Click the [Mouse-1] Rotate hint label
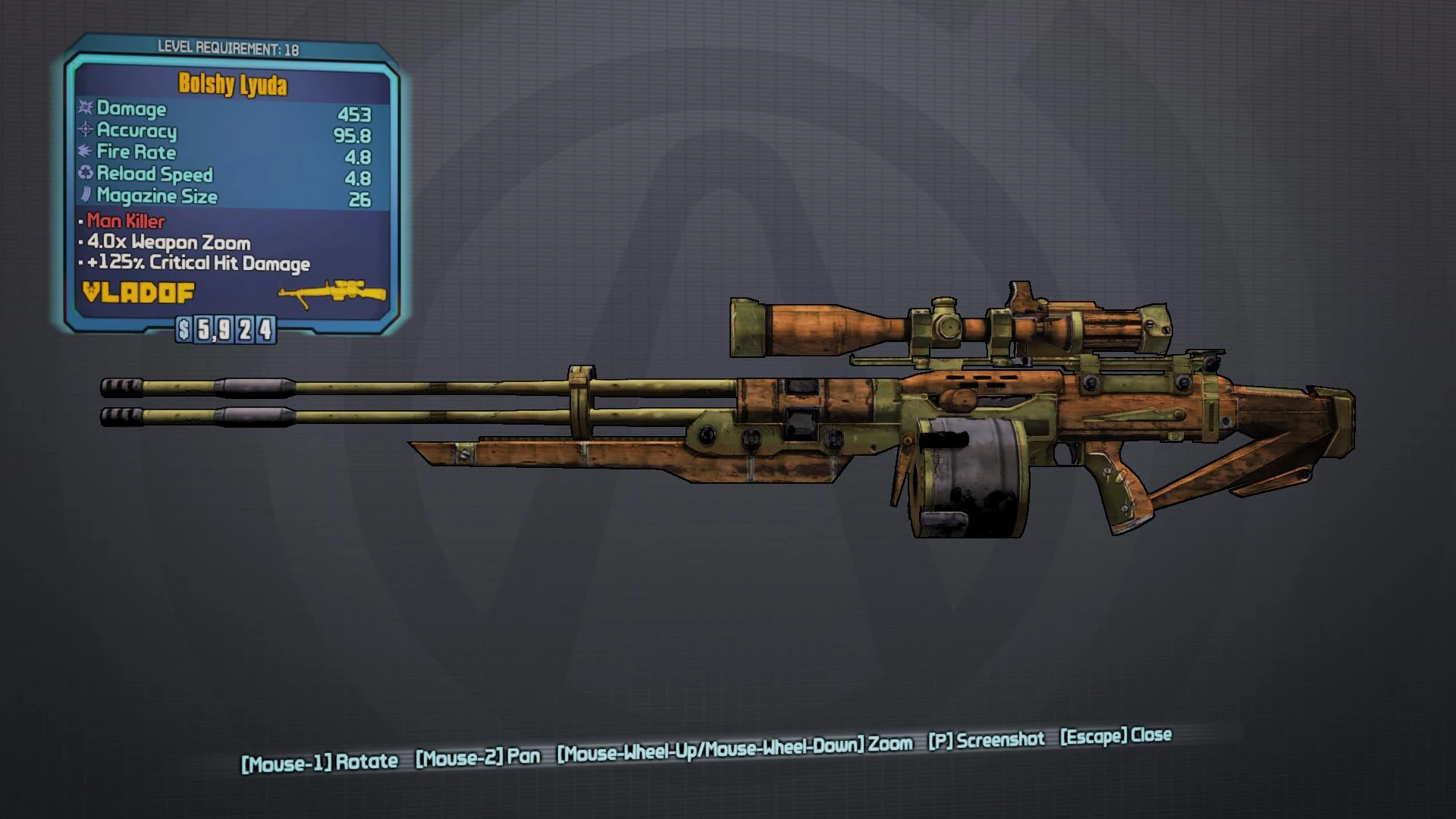The image size is (1456, 819). point(318,761)
